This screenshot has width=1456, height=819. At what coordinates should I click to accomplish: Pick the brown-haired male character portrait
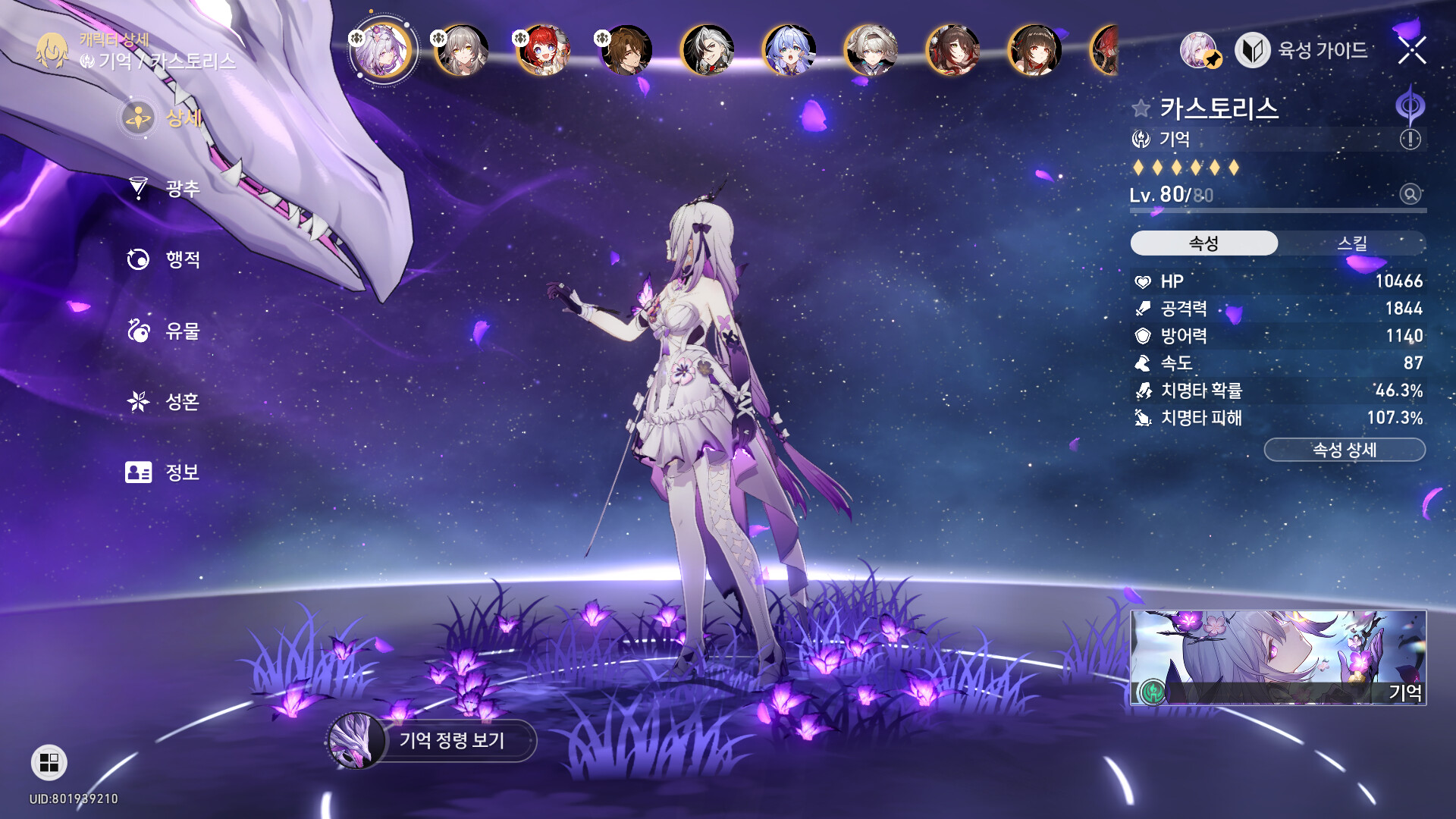[x=626, y=51]
